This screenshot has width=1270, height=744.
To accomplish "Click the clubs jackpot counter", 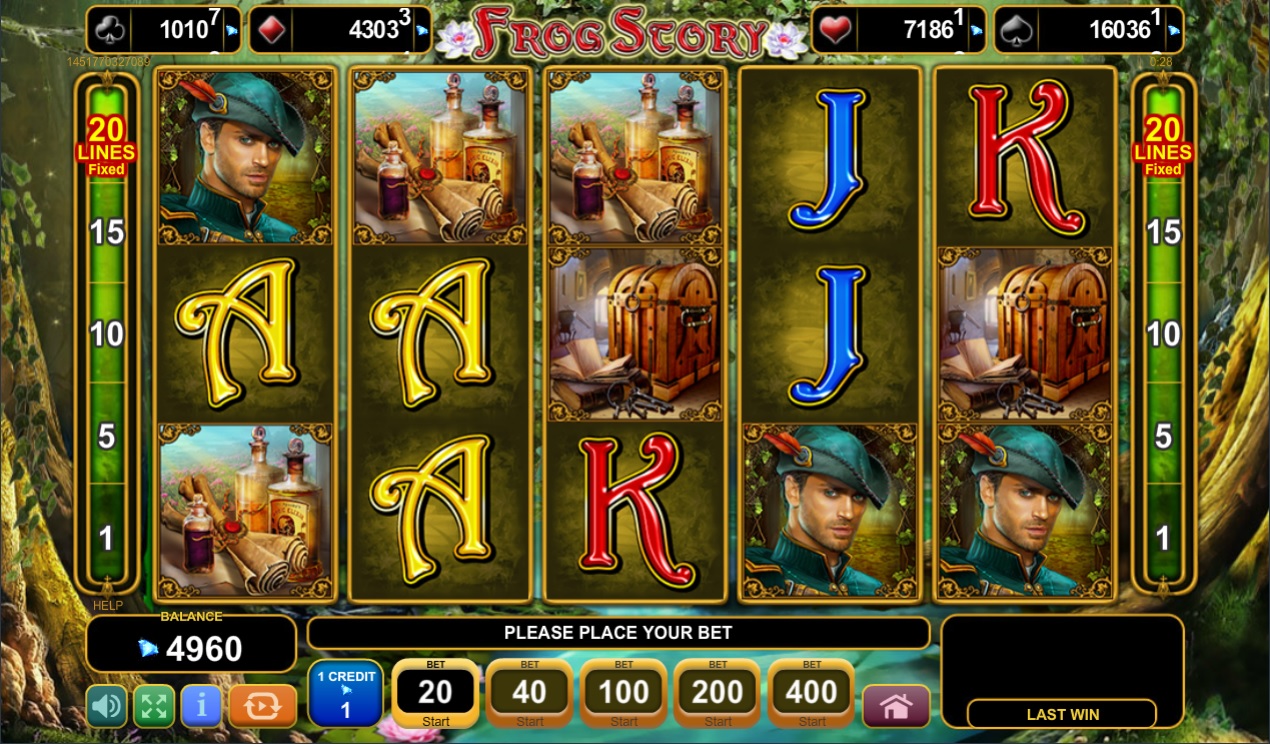I will click(164, 30).
